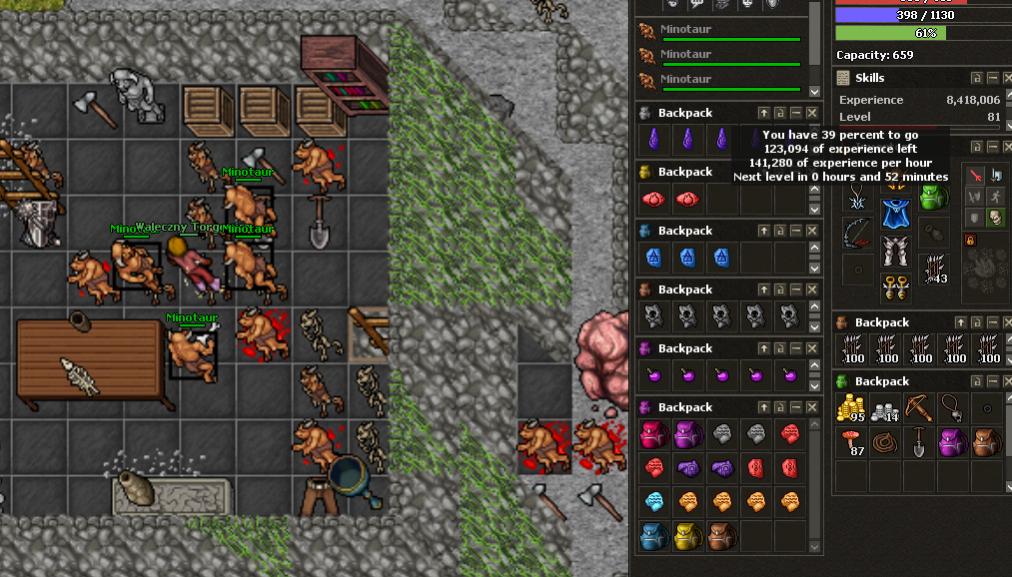Select the crossbow in the green backpack
1012x577 pixels.
(919, 408)
